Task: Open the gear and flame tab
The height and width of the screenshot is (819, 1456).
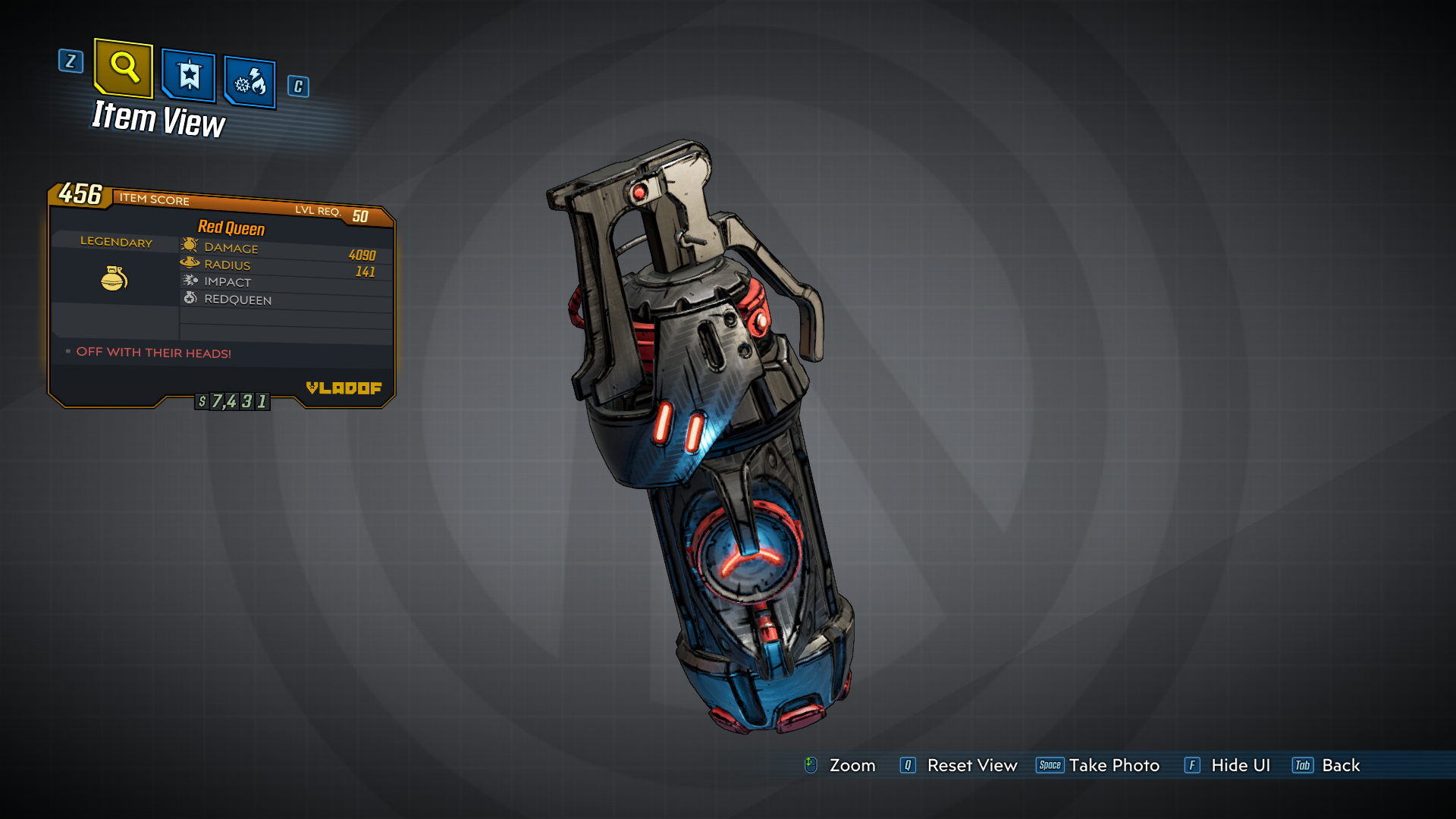Action: [250, 82]
